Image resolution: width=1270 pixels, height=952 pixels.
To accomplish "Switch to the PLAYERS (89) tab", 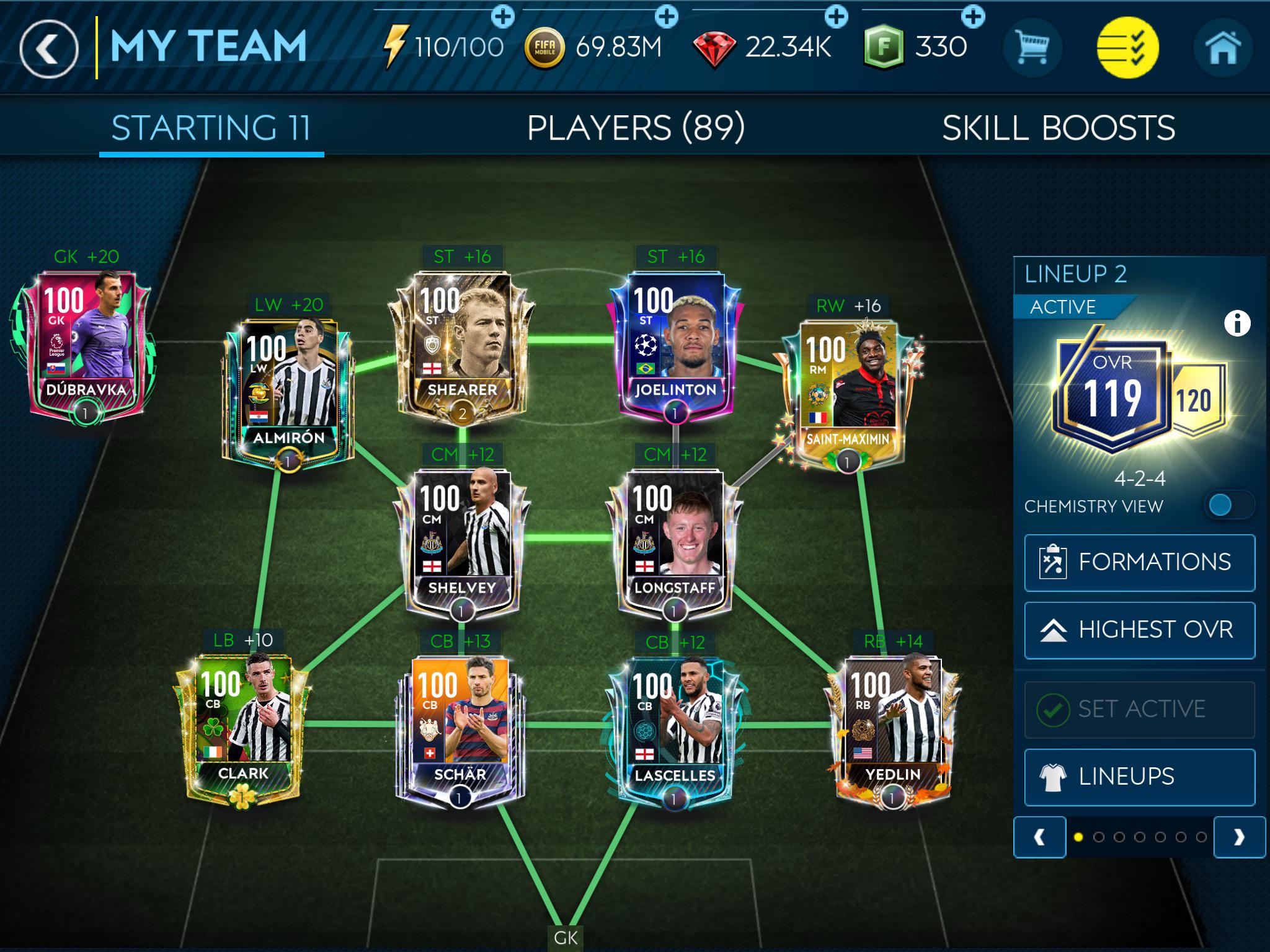I will [x=635, y=128].
